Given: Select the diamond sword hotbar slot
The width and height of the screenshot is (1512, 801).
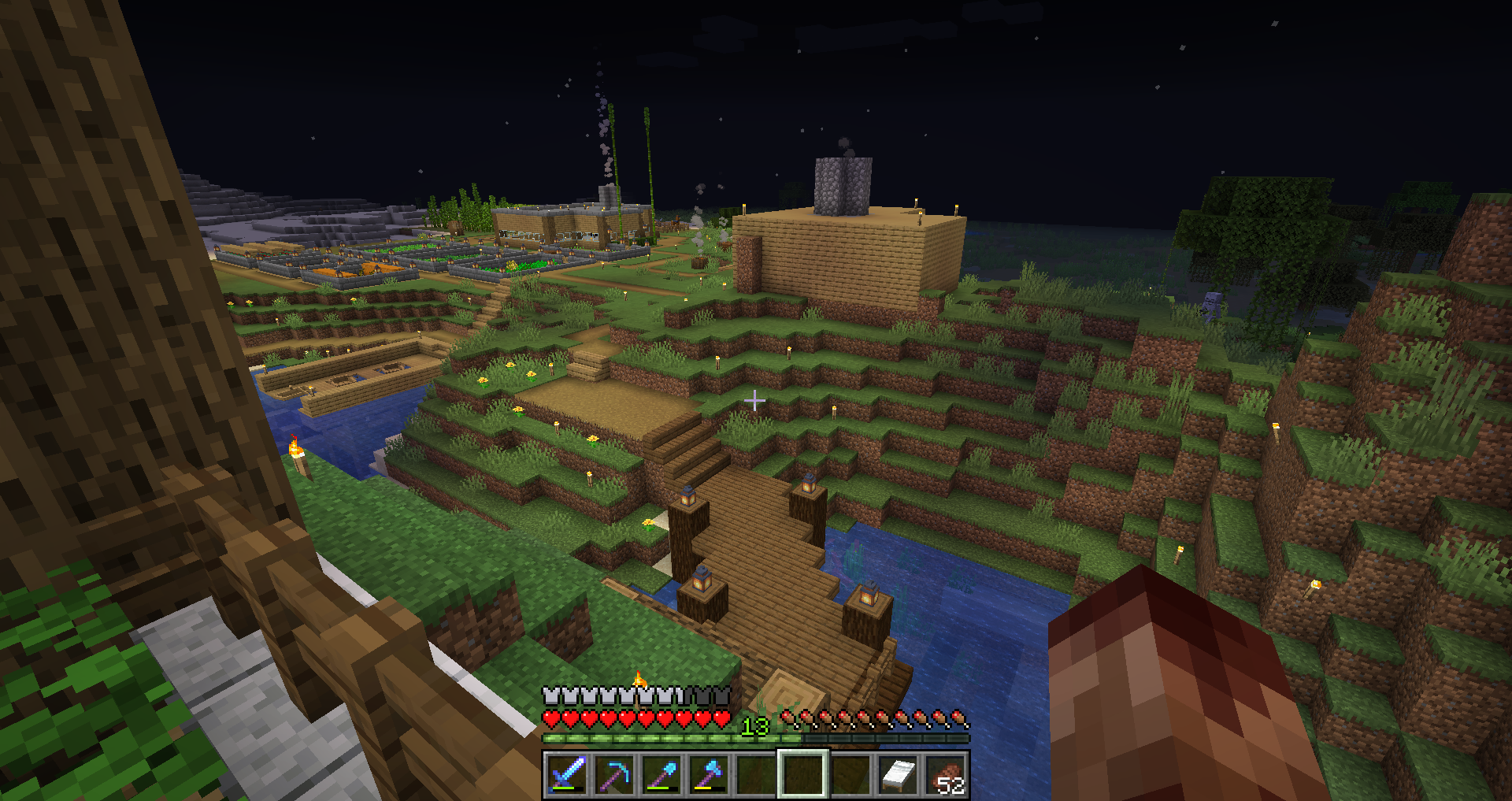Looking at the screenshot, I should pyautogui.click(x=567, y=774).
